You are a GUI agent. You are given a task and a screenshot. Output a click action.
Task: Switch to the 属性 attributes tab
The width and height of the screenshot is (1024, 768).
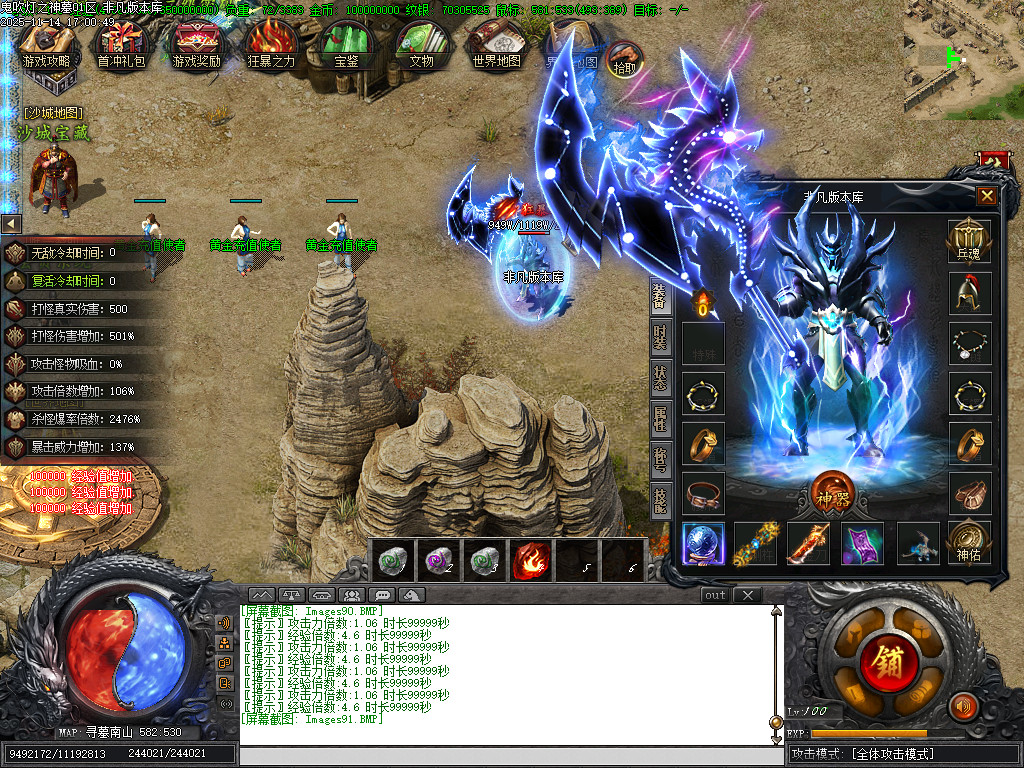[x=660, y=418]
